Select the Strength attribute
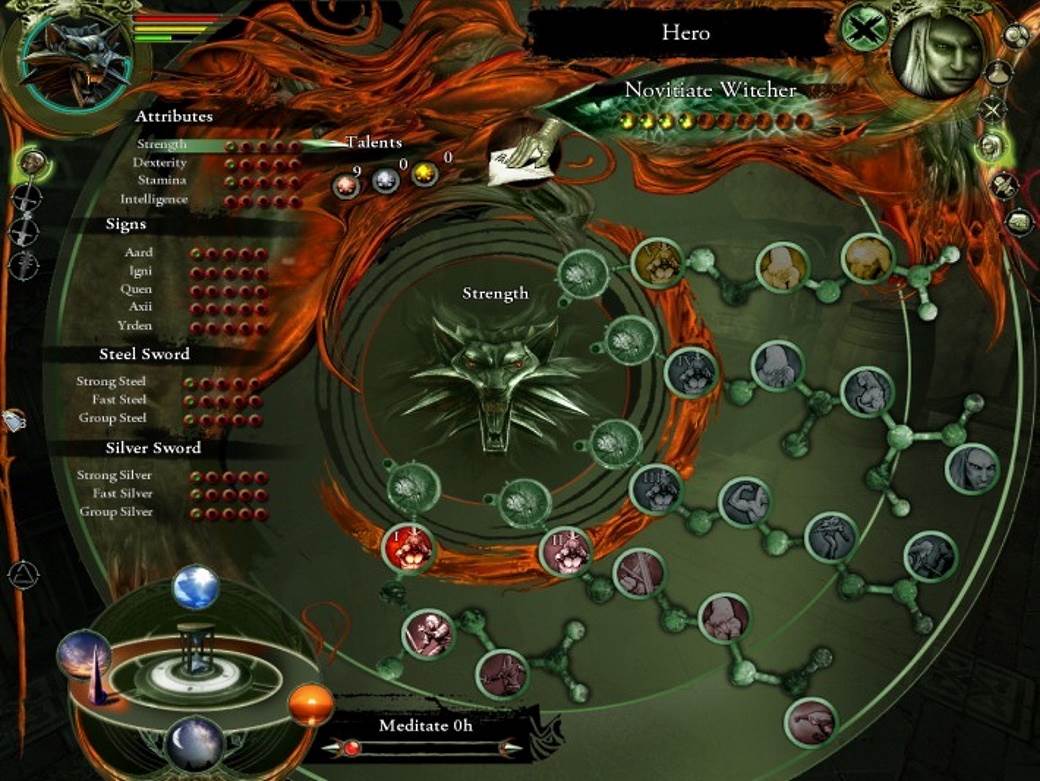This screenshot has width=1040, height=781. coord(161,145)
